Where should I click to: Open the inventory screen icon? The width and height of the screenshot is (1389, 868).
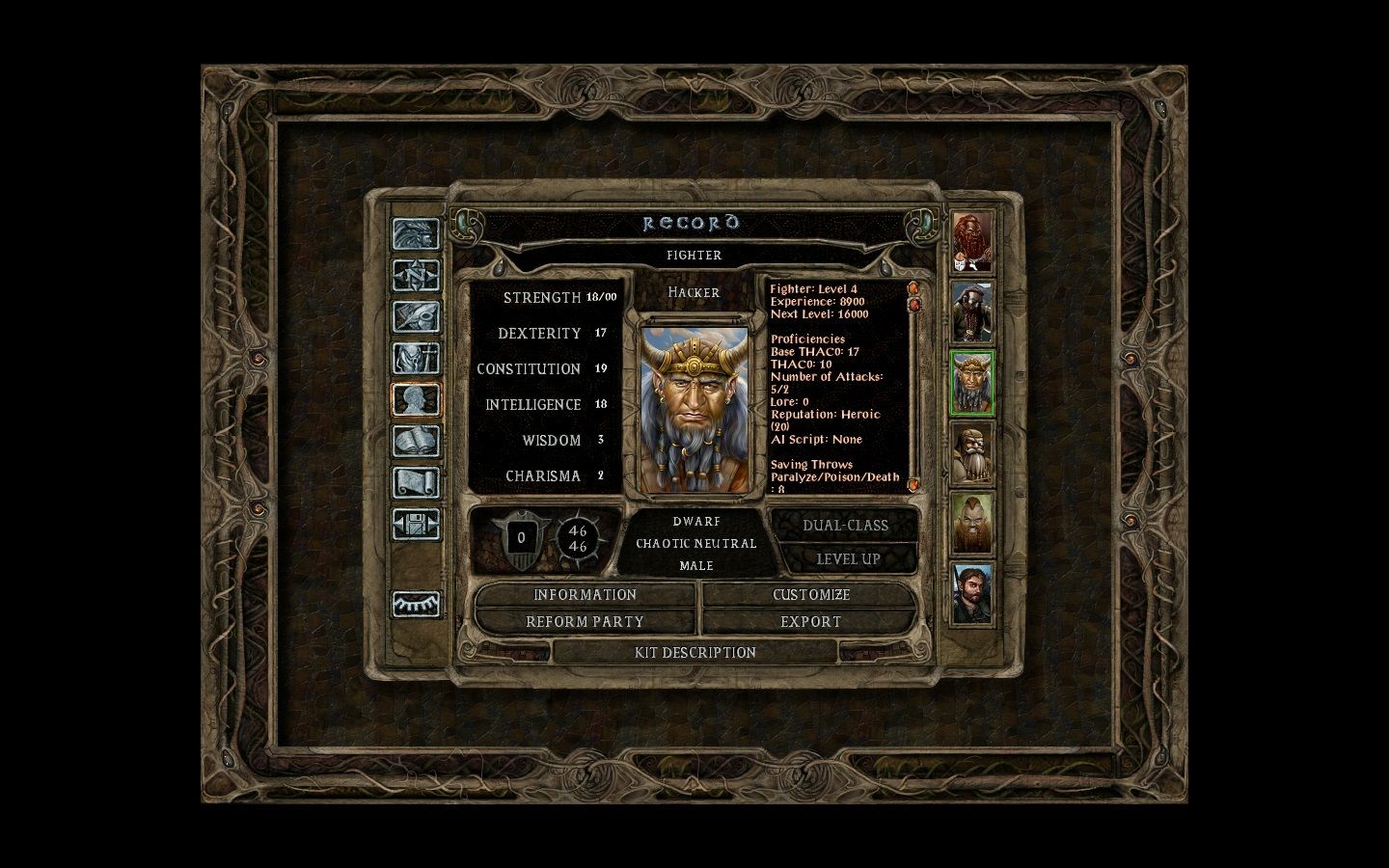point(416,359)
